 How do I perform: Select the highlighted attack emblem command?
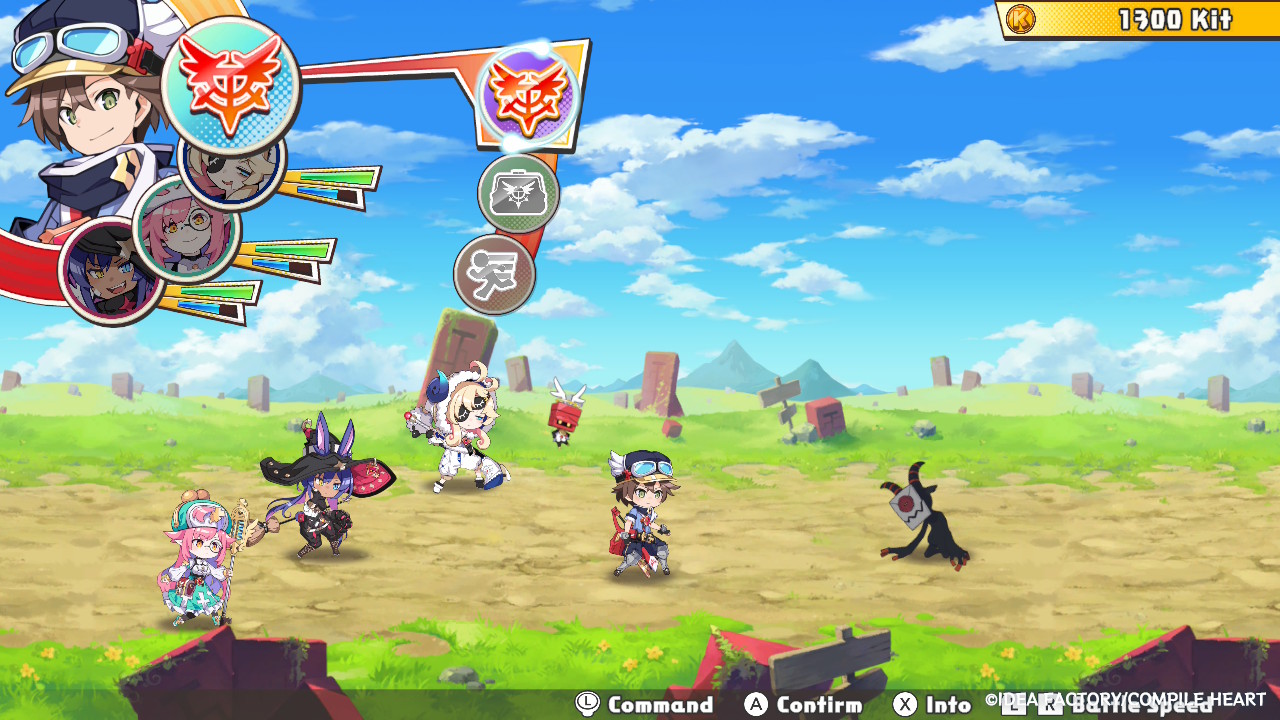pos(528,96)
